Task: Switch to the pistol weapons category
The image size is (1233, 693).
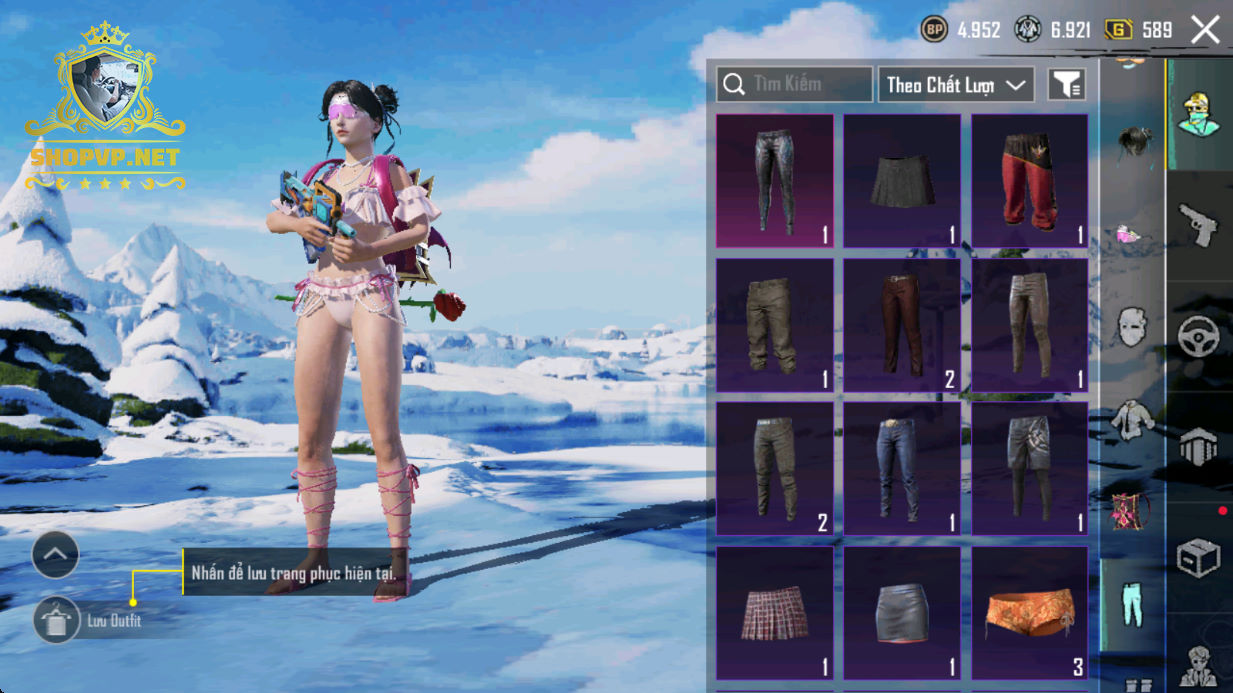Action: (x=1198, y=225)
